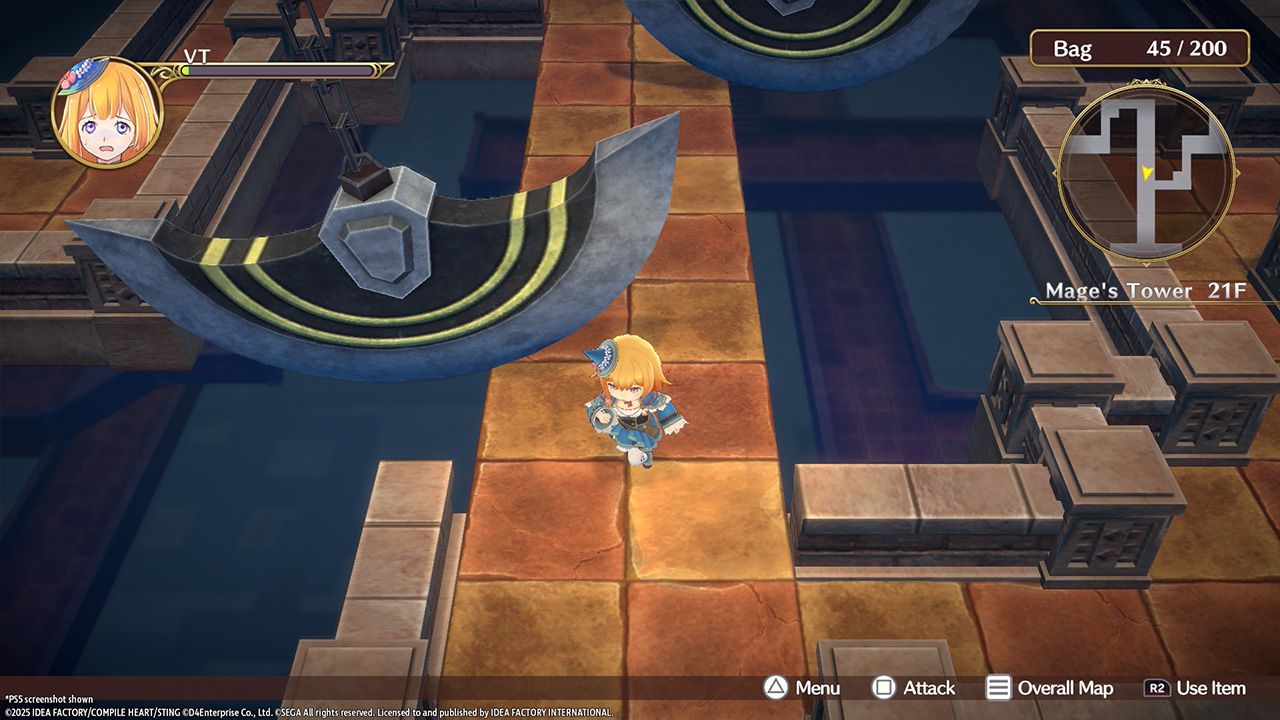Open the Bag inventory counter
This screenshot has width=1280, height=720.
pyautogui.click(x=1140, y=48)
